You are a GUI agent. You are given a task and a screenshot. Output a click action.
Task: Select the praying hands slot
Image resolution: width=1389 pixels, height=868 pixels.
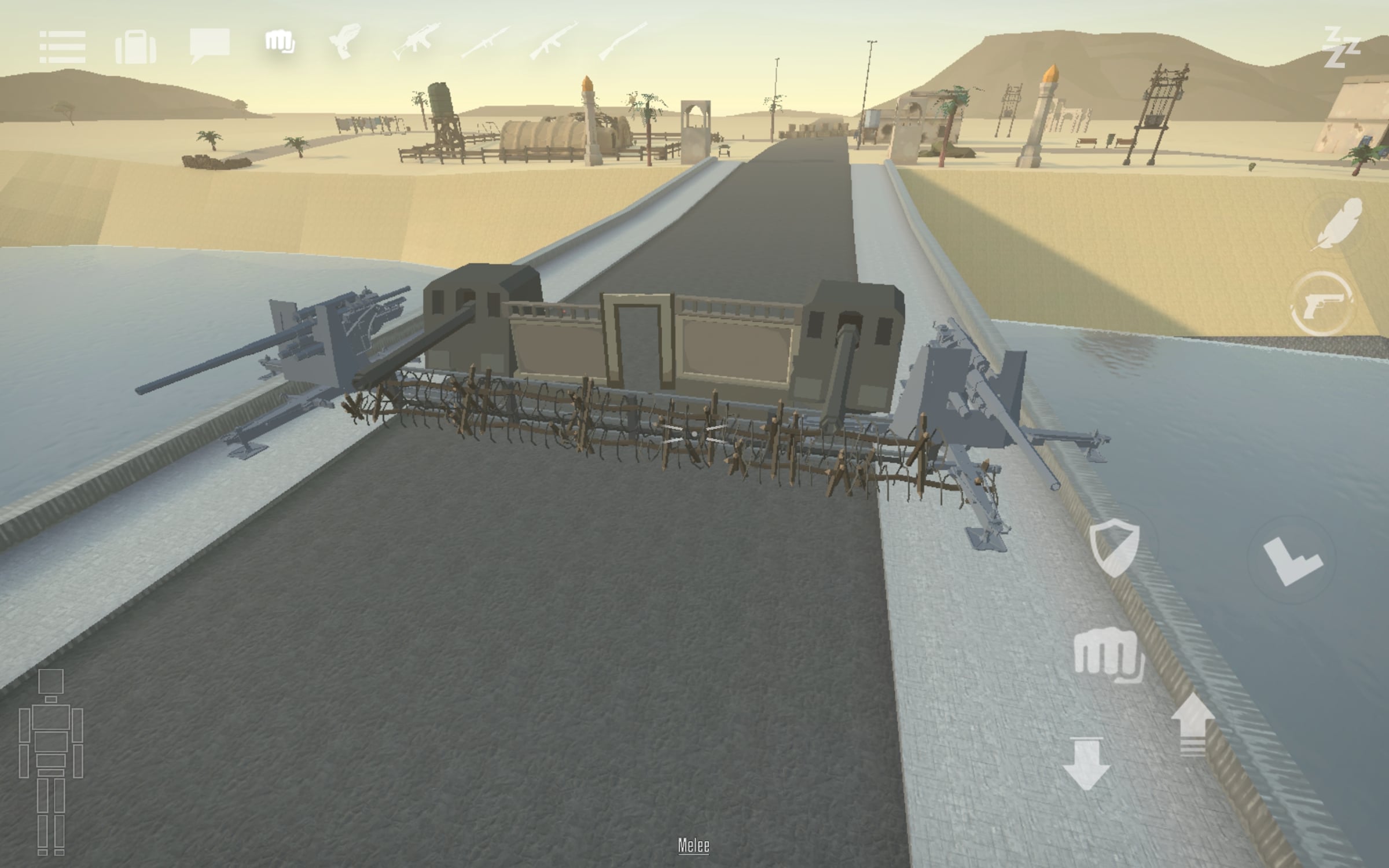coord(345,42)
